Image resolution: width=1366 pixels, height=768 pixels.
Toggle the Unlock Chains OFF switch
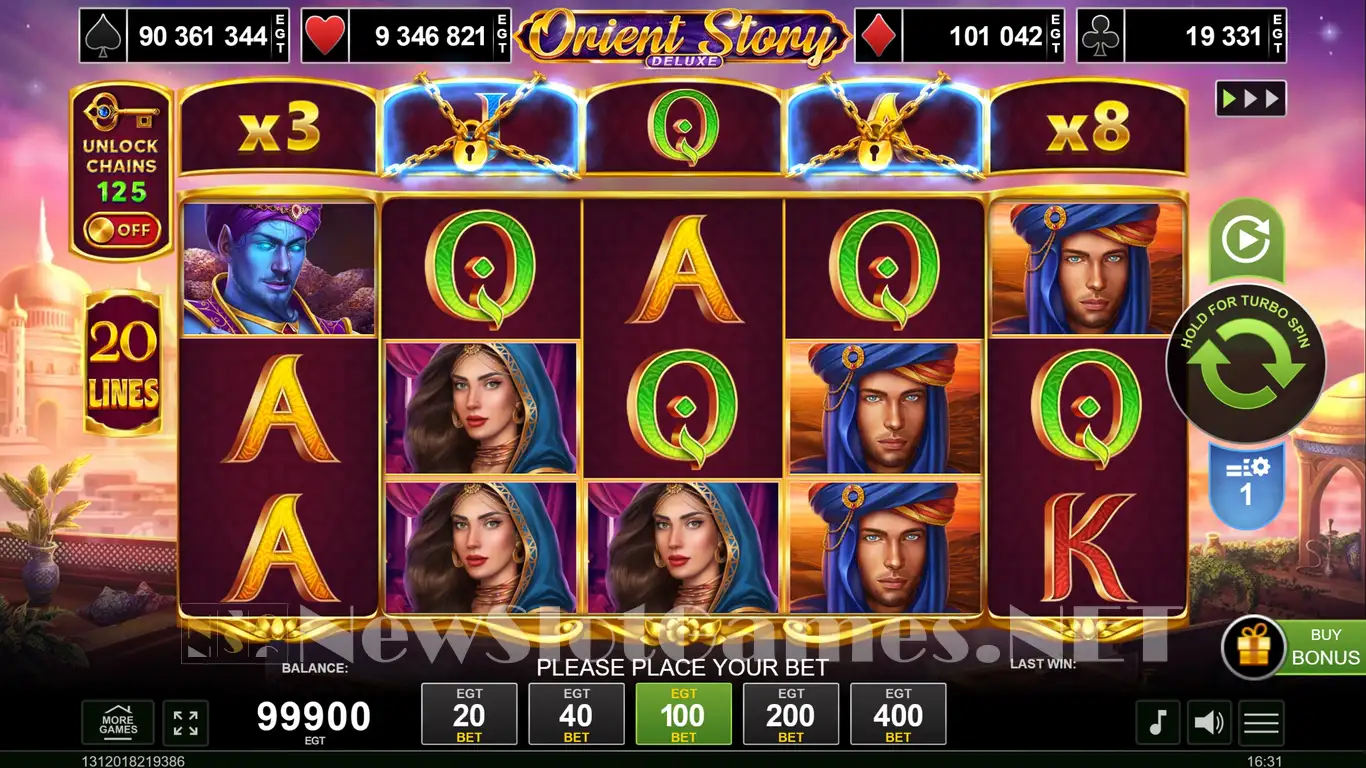click(x=121, y=230)
